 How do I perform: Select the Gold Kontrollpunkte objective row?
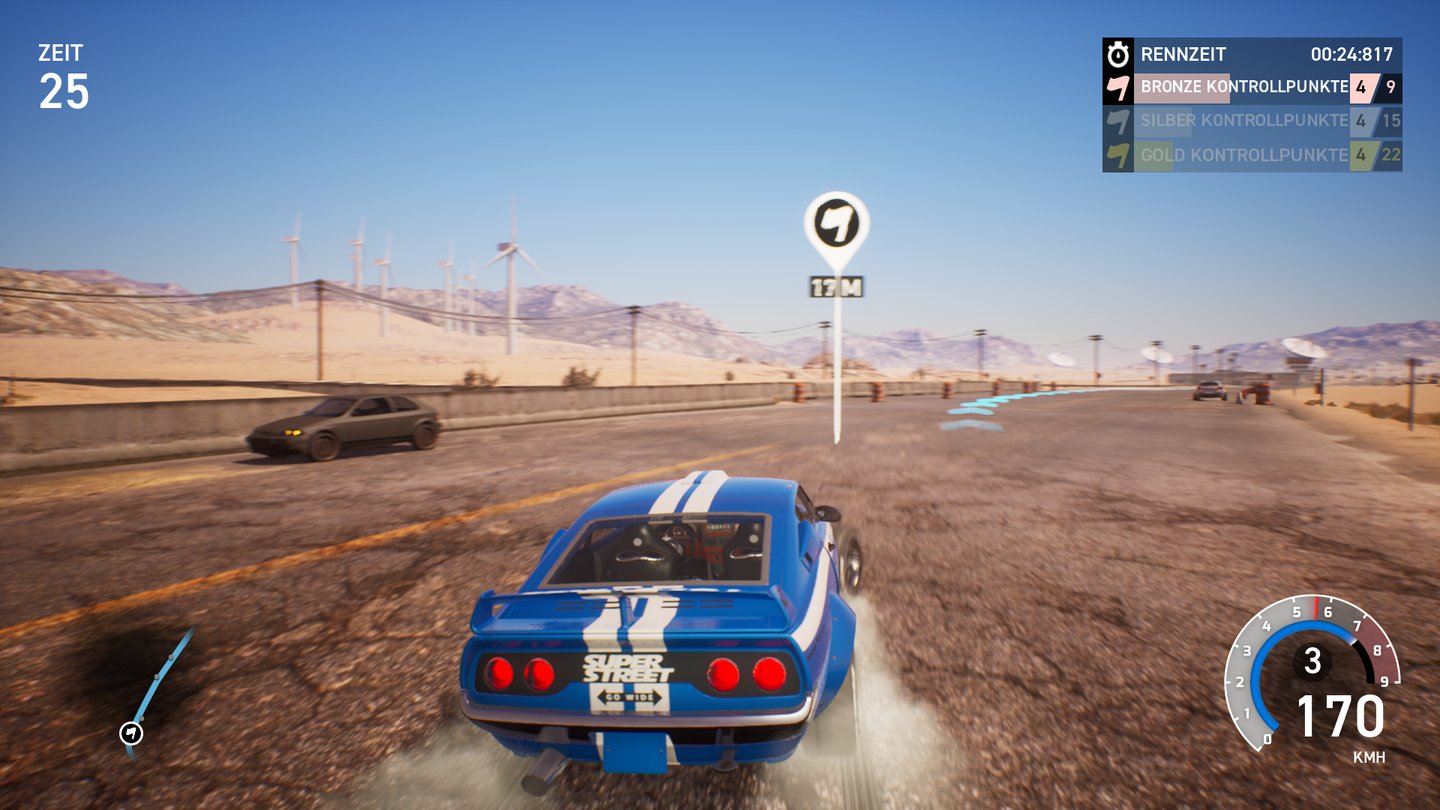(1250, 155)
